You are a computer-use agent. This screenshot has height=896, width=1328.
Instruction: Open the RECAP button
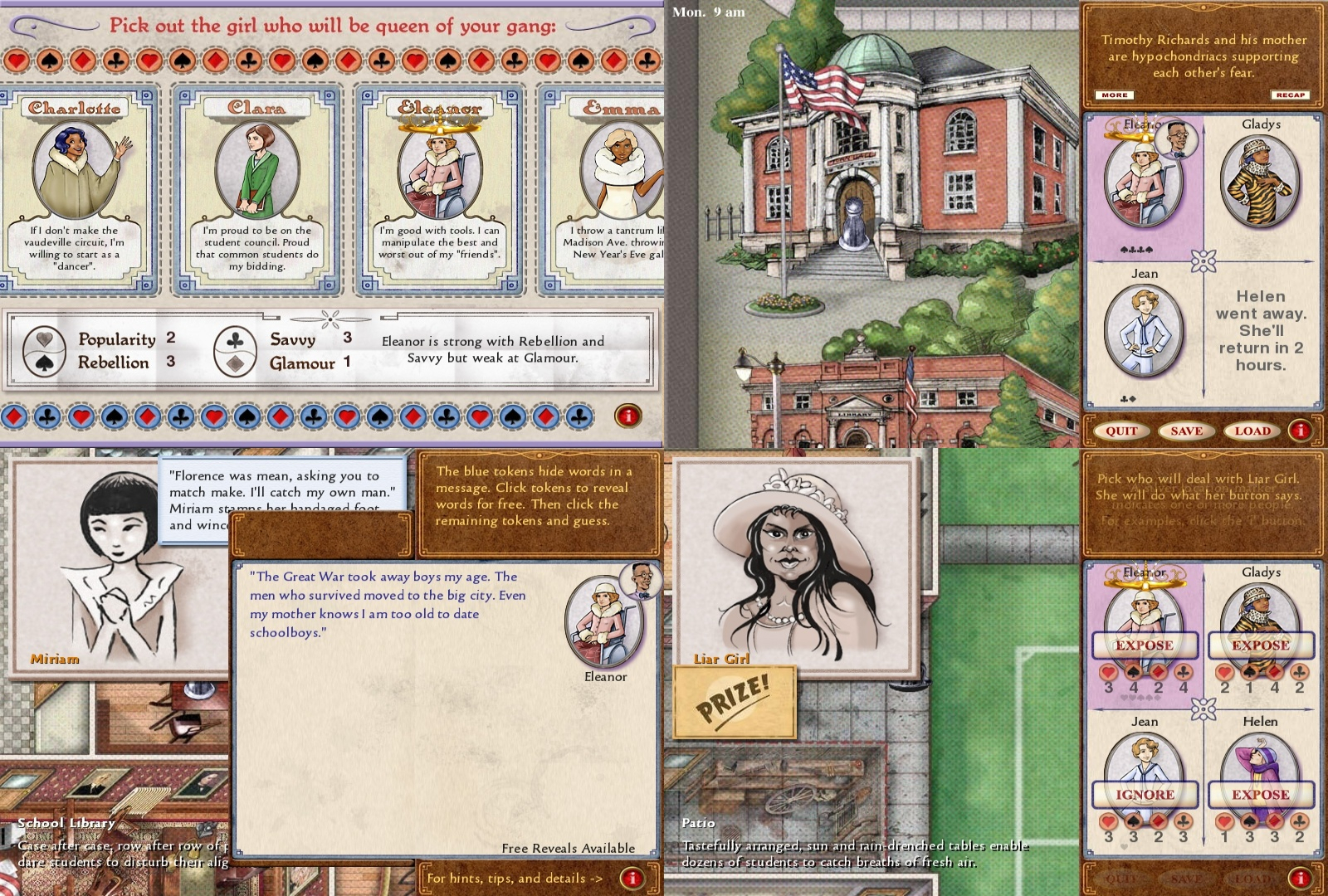click(1290, 95)
